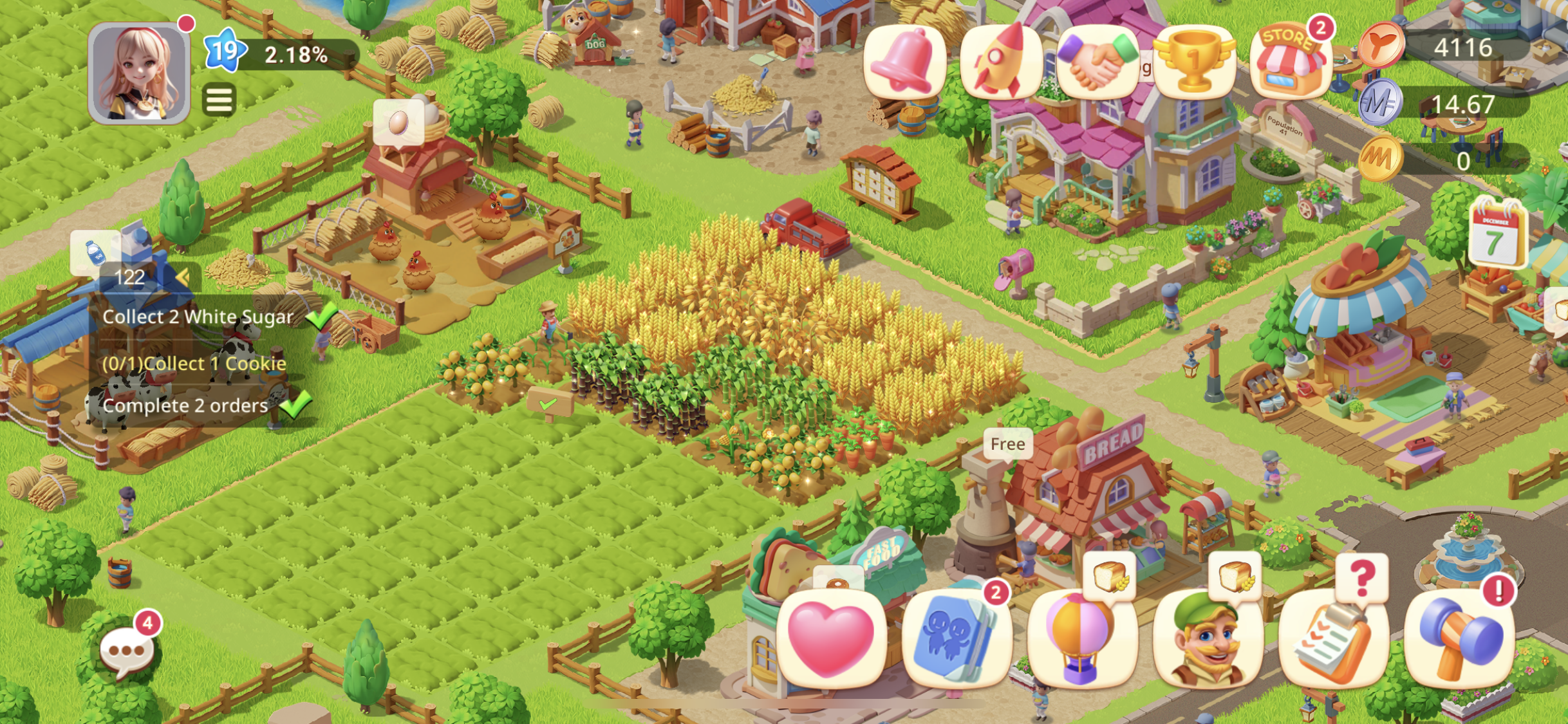
Task: Open the December 7 calendar
Action: [x=1497, y=234]
